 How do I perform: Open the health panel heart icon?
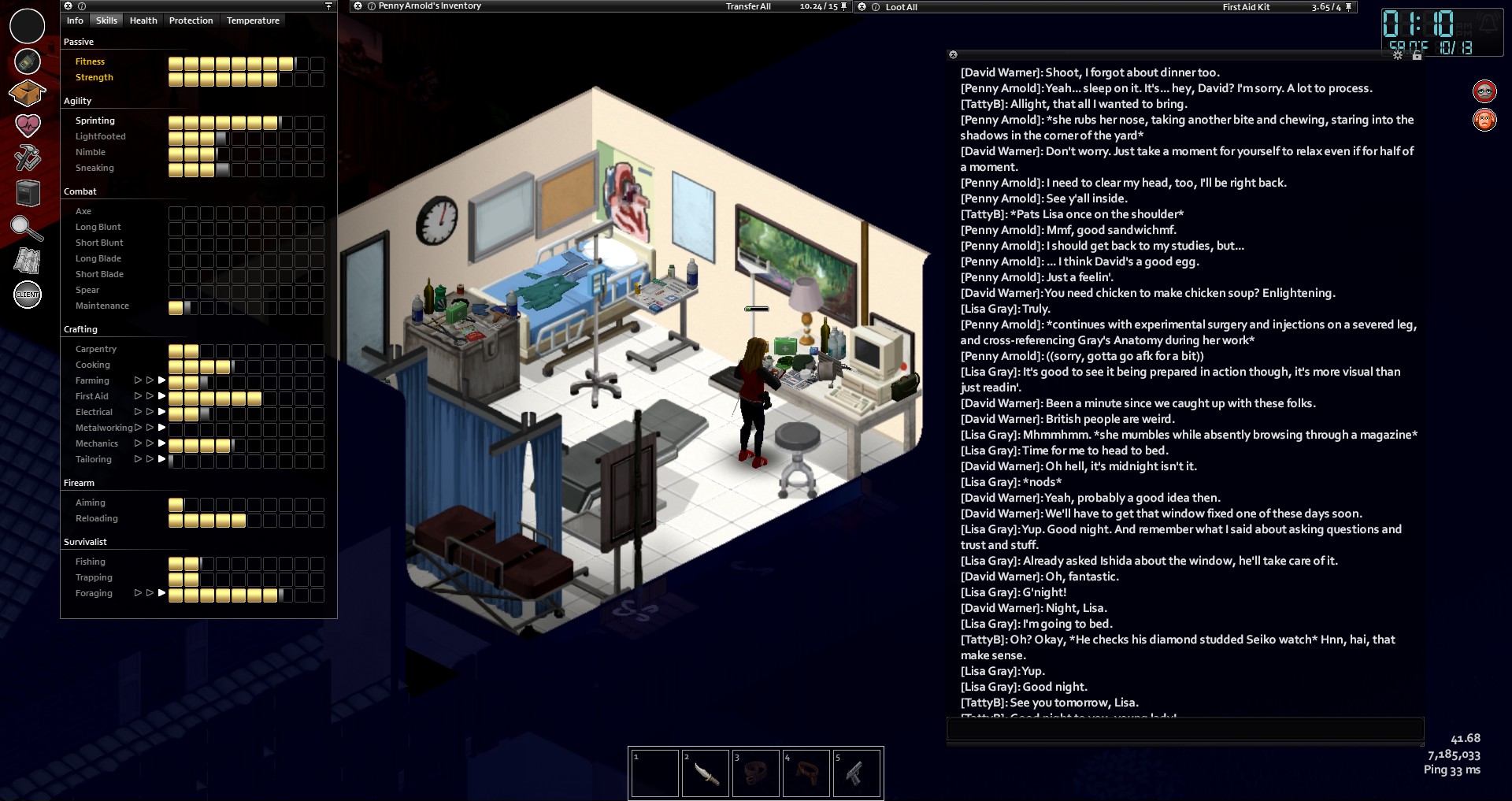[28, 124]
